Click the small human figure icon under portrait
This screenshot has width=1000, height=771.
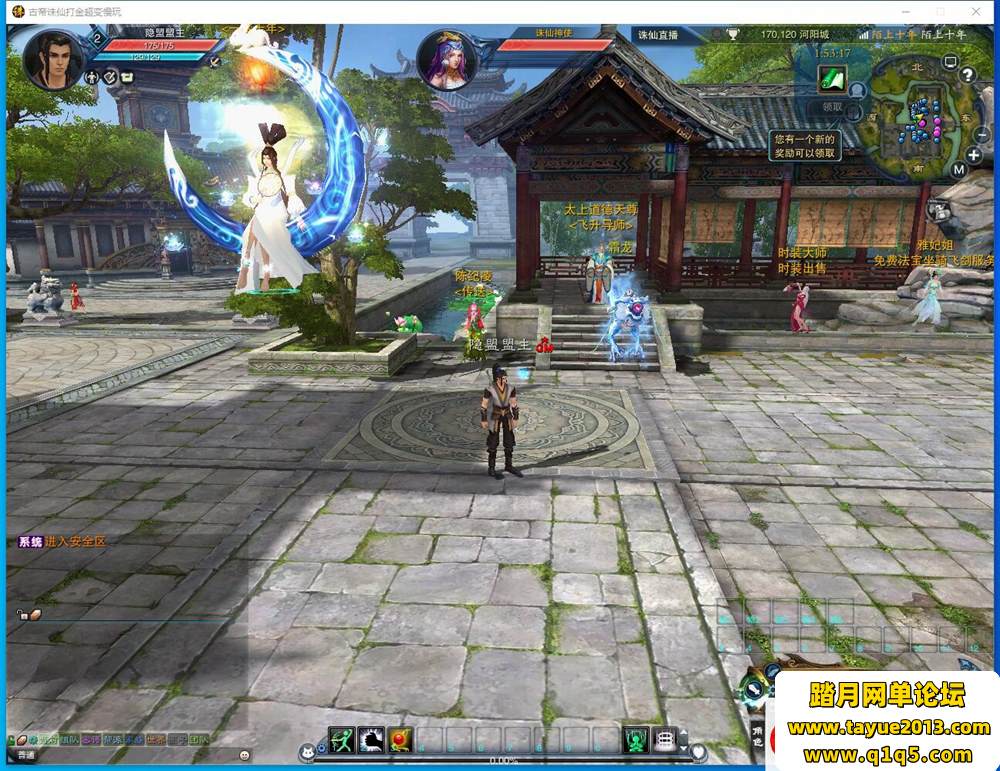[92, 77]
